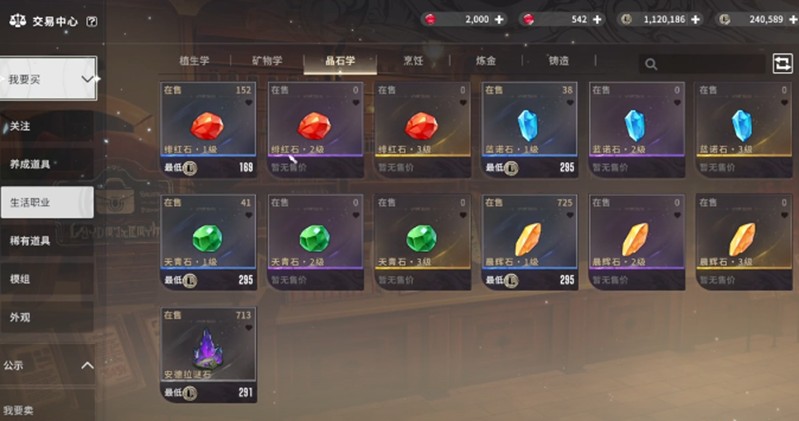Open the 矿物学 tab
This screenshot has height=421, width=799.
coord(265,61)
